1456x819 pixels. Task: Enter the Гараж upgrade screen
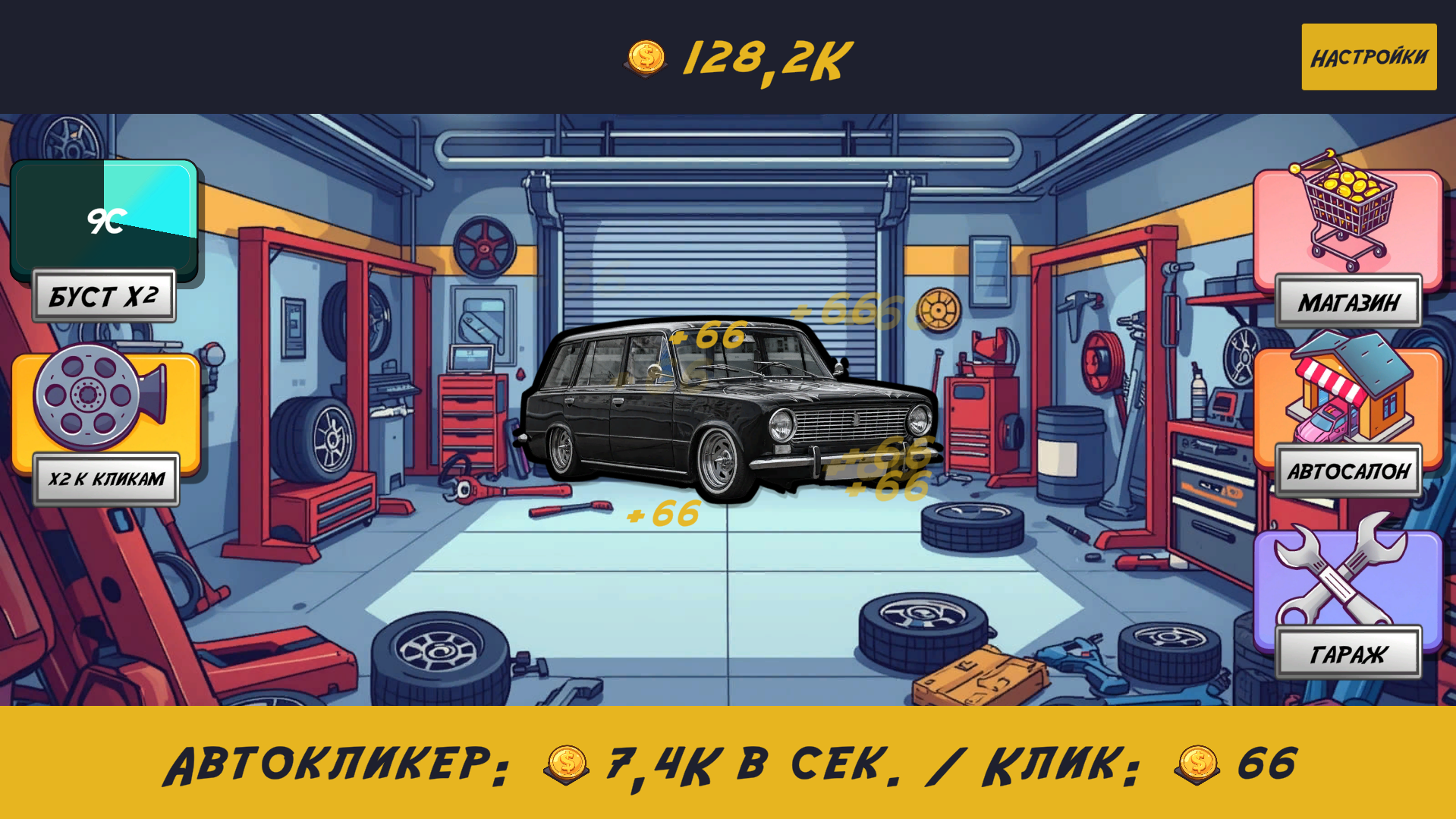[x=1348, y=650]
